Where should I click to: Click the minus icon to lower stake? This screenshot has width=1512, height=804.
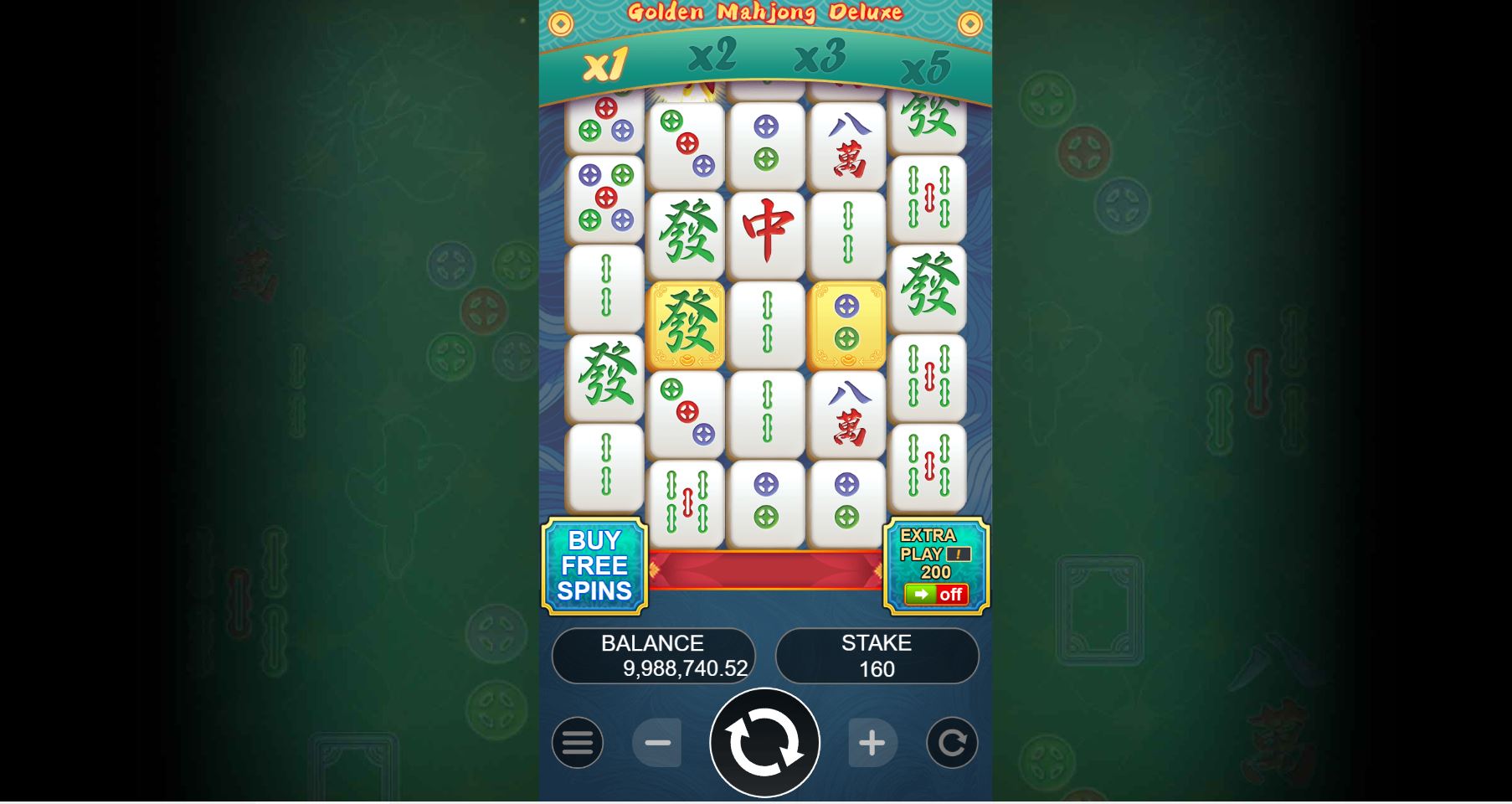click(658, 743)
